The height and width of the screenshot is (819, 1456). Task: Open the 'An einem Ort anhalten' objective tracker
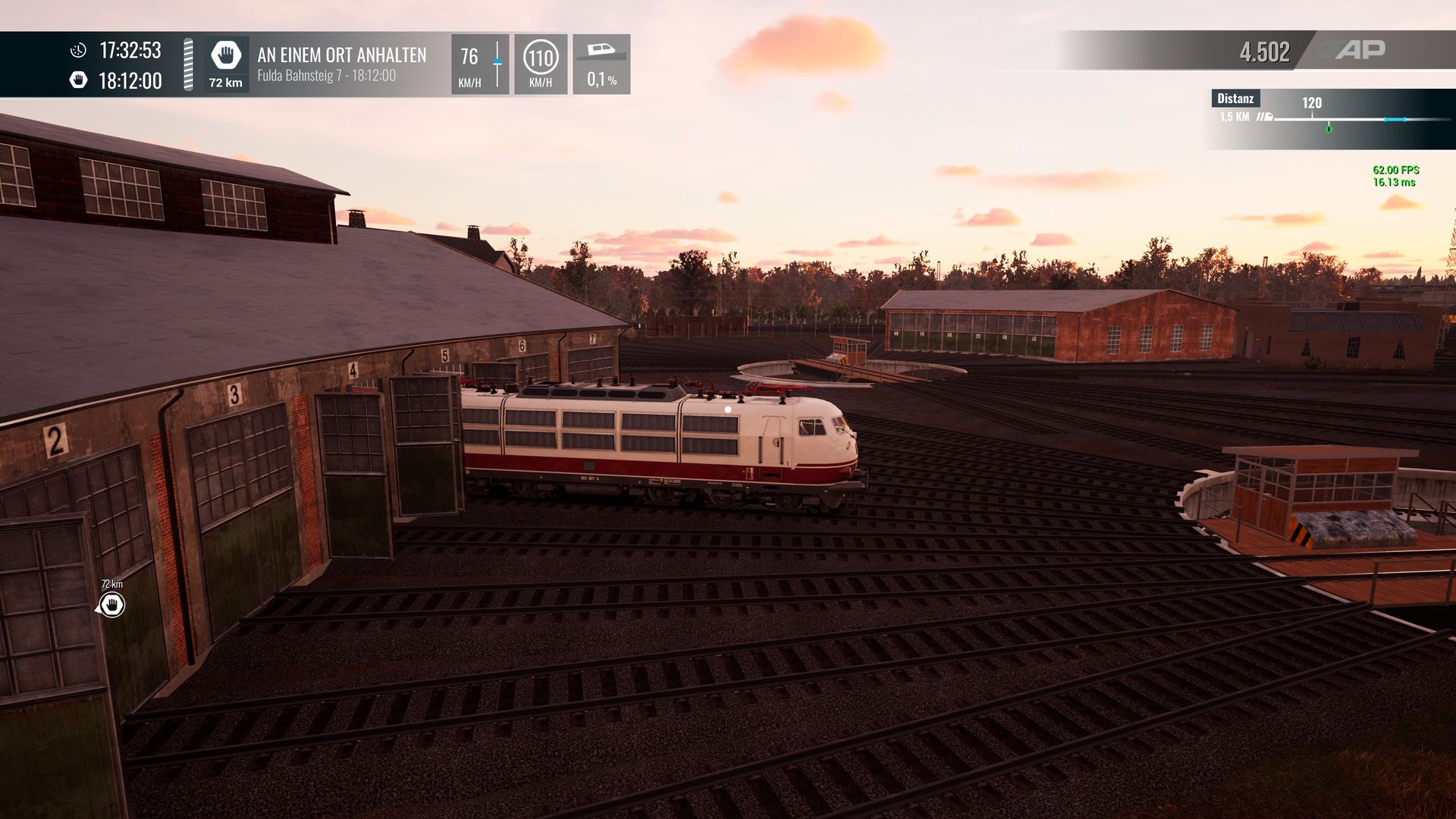[x=340, y=64]
